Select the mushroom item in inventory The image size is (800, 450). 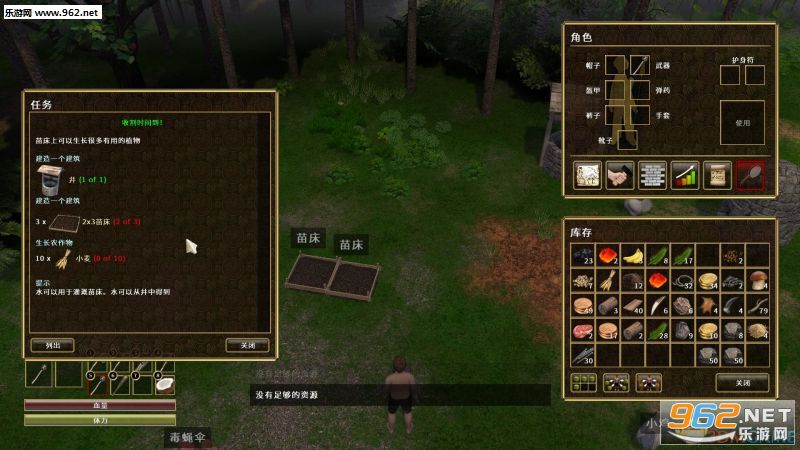click(759, 281)
